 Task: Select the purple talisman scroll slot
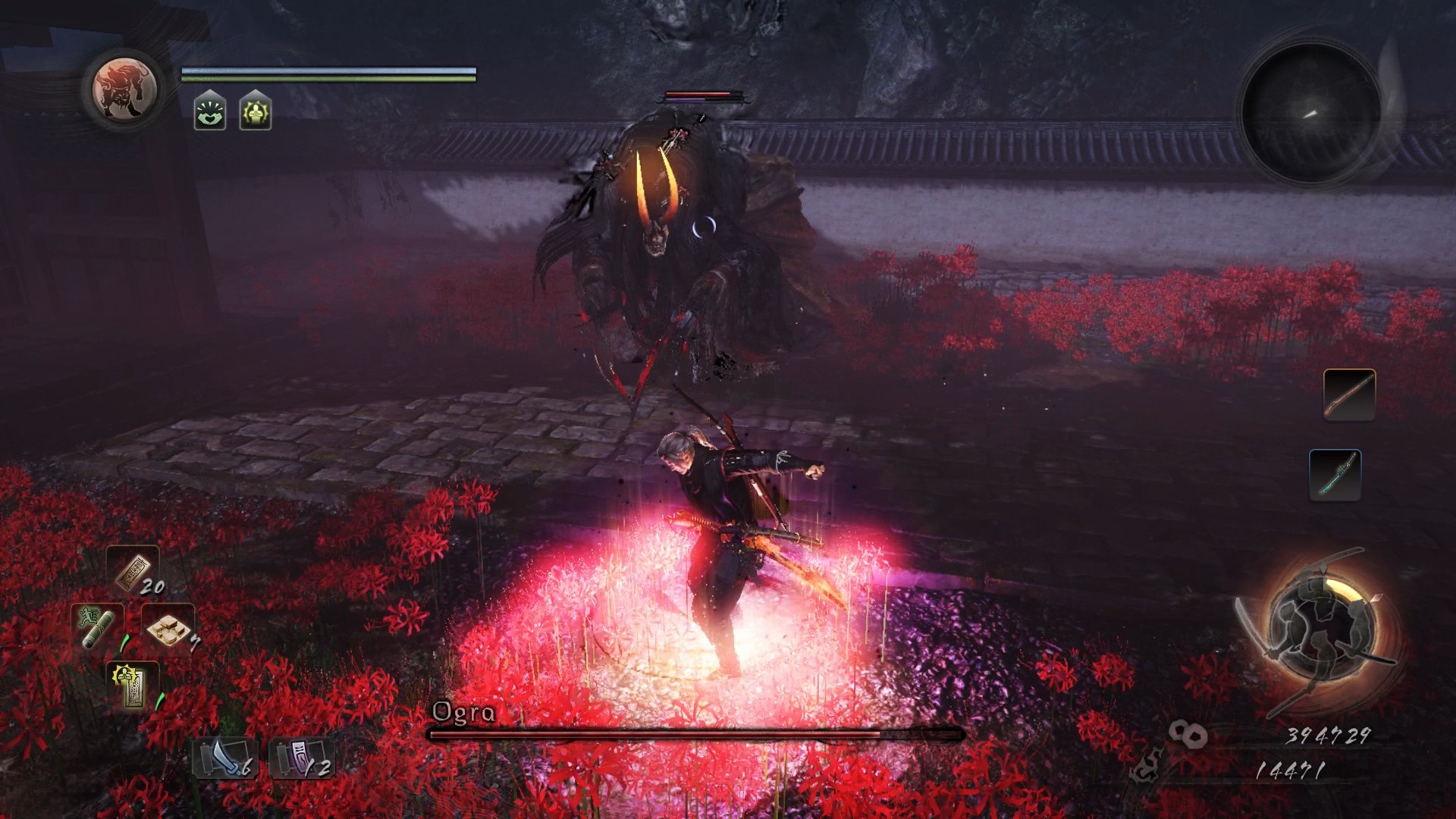(301, 759)
